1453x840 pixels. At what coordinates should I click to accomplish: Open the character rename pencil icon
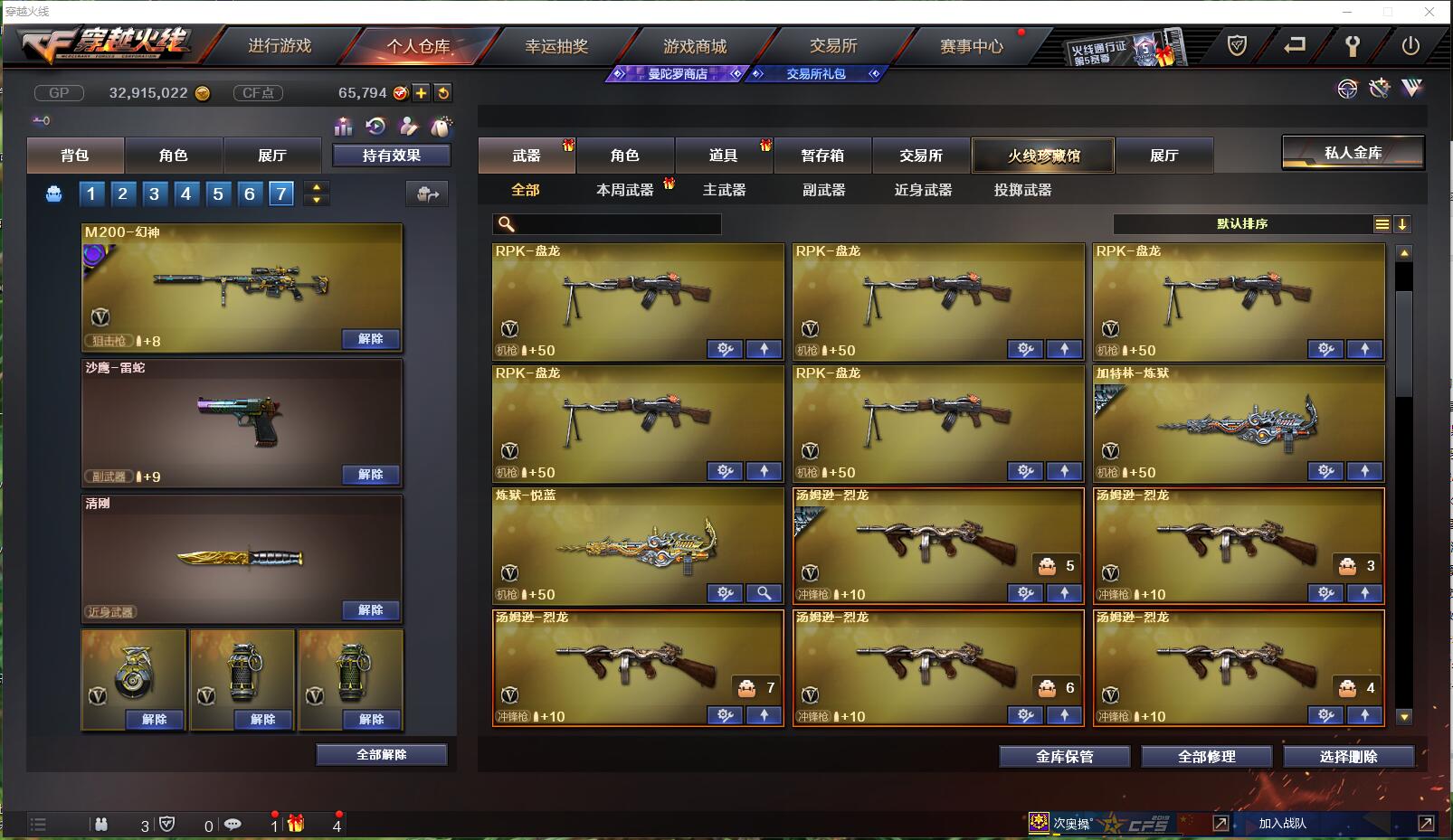(410, 127)
